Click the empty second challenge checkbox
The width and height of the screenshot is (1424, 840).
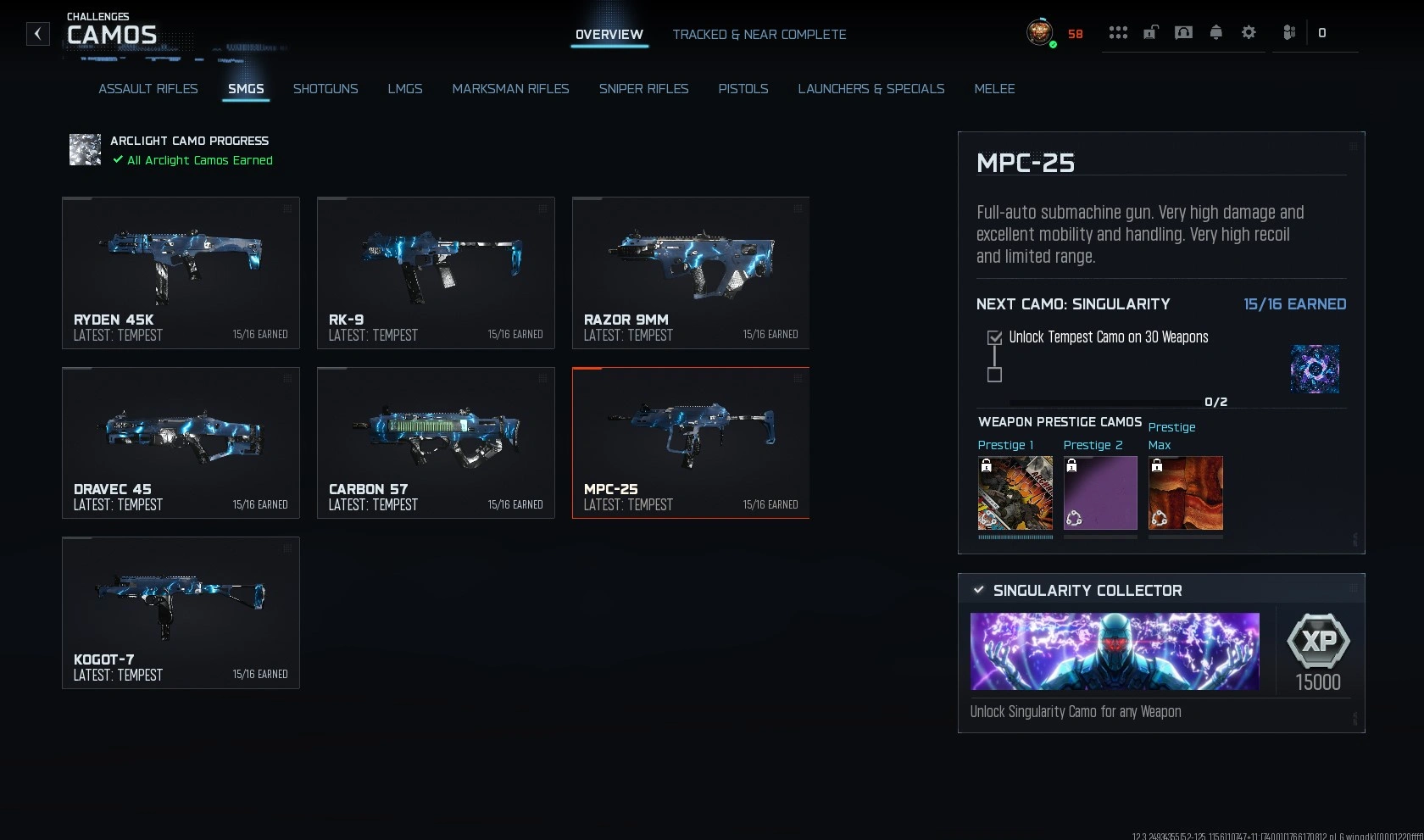(994, 375)
